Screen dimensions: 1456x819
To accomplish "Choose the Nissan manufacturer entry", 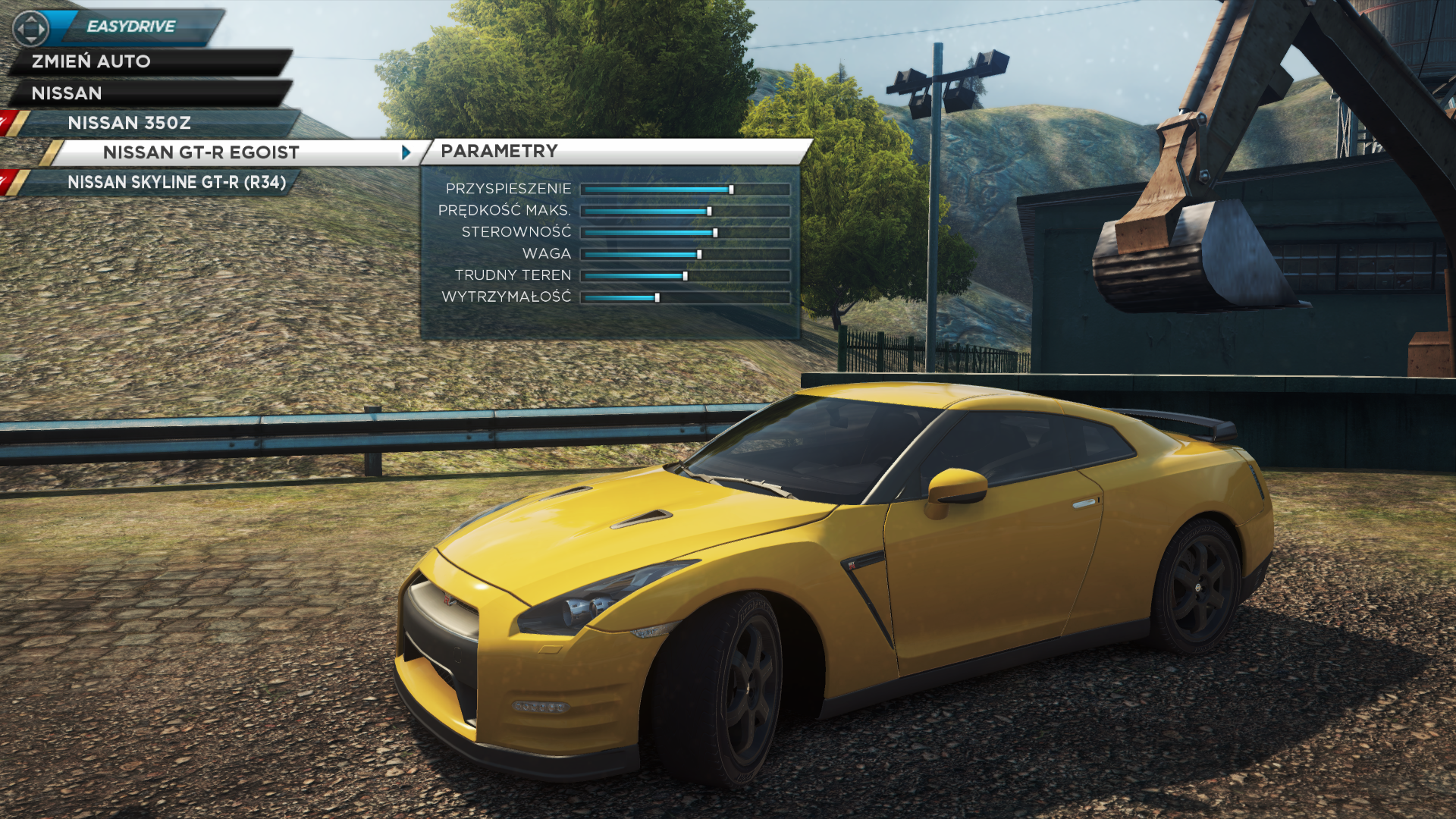I will [x=67, y=93].
